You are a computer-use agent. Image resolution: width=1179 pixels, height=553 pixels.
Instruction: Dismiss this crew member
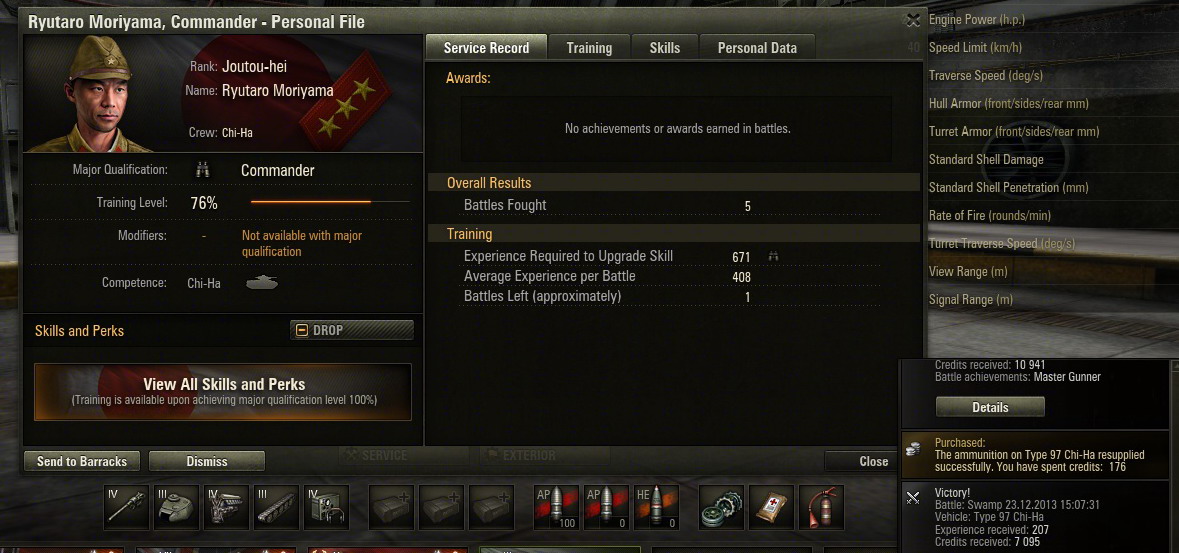pyautogui.click(x=207, y=461)
